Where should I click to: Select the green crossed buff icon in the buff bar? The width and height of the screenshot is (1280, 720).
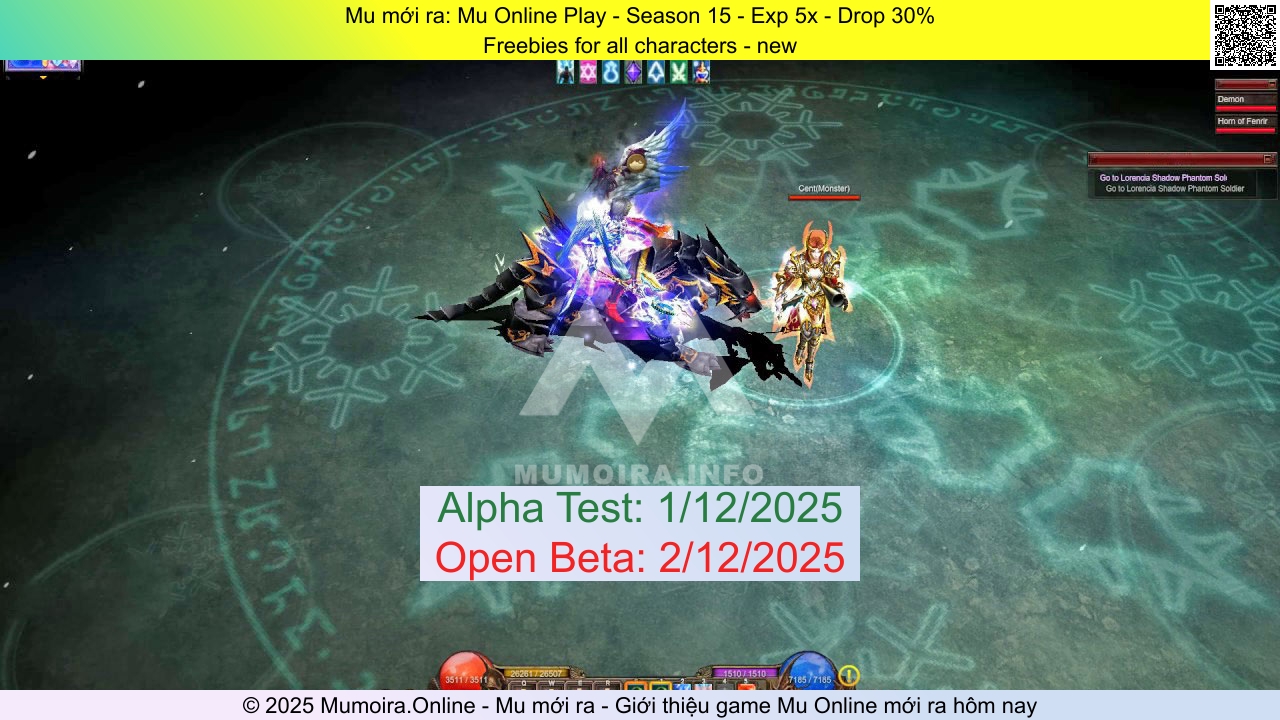point(677,70)
